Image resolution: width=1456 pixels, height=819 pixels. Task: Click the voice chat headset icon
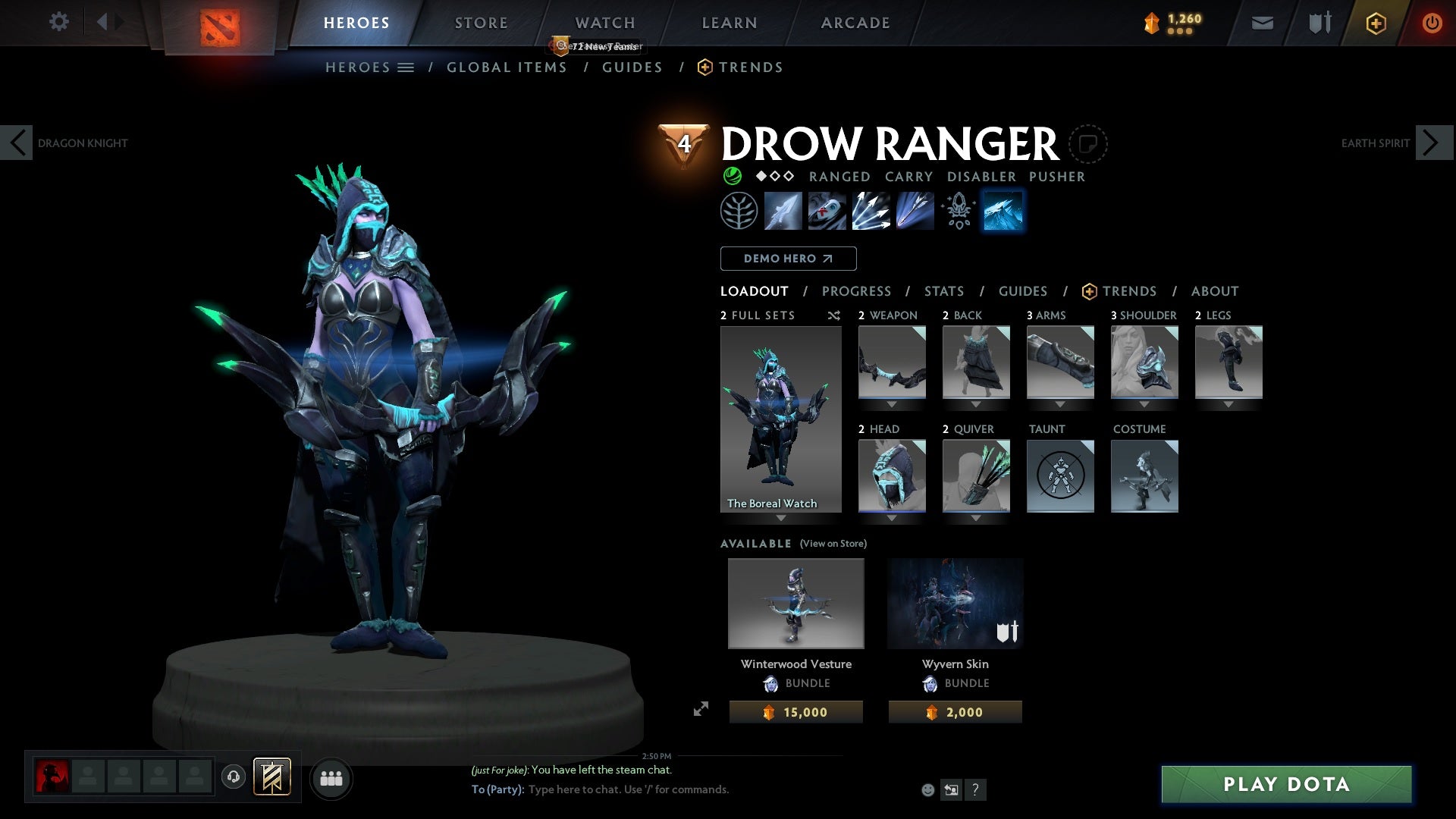pyautogui.click(x=232, y=778)
